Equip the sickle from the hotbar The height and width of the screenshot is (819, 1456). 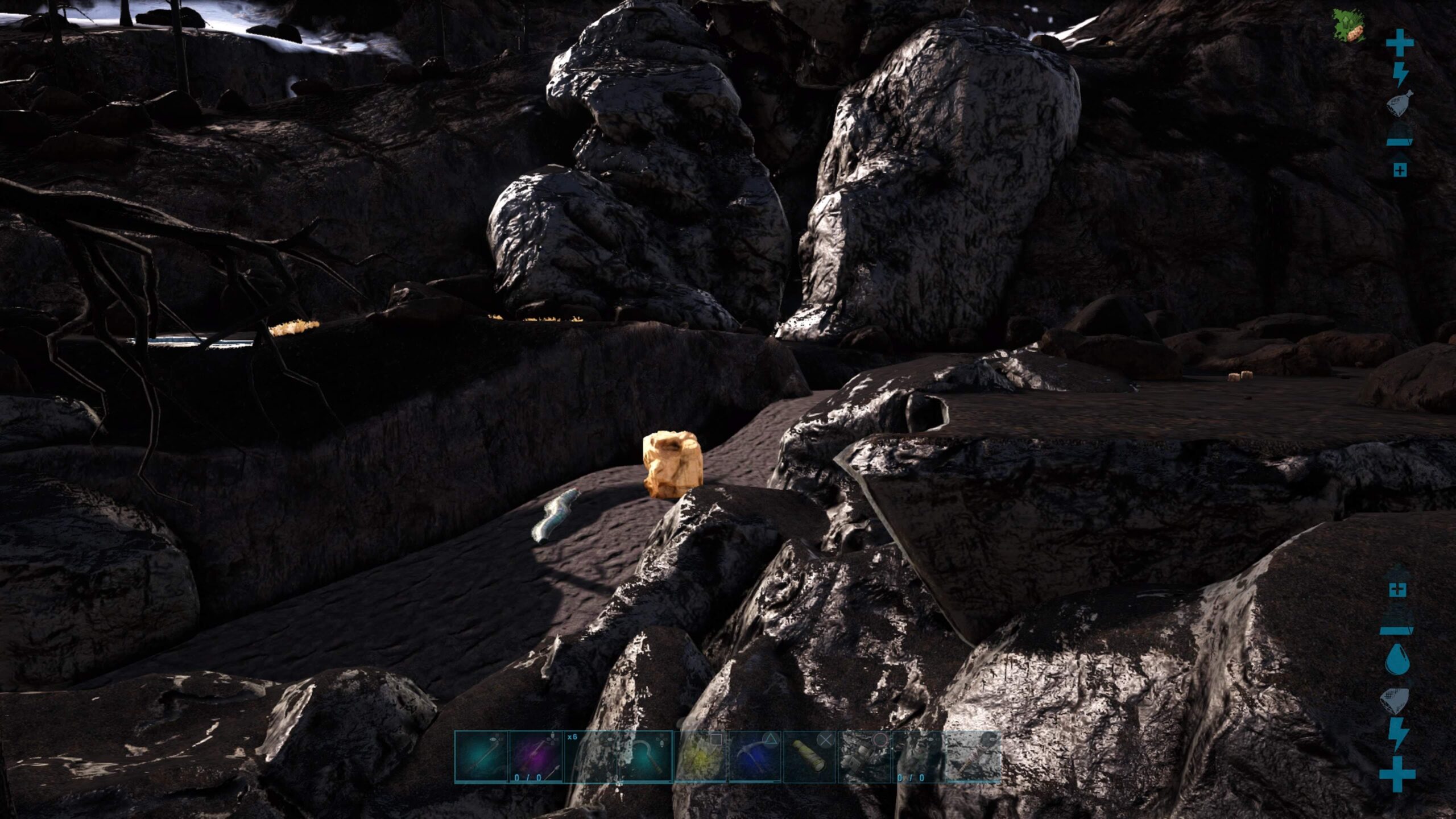645,757
